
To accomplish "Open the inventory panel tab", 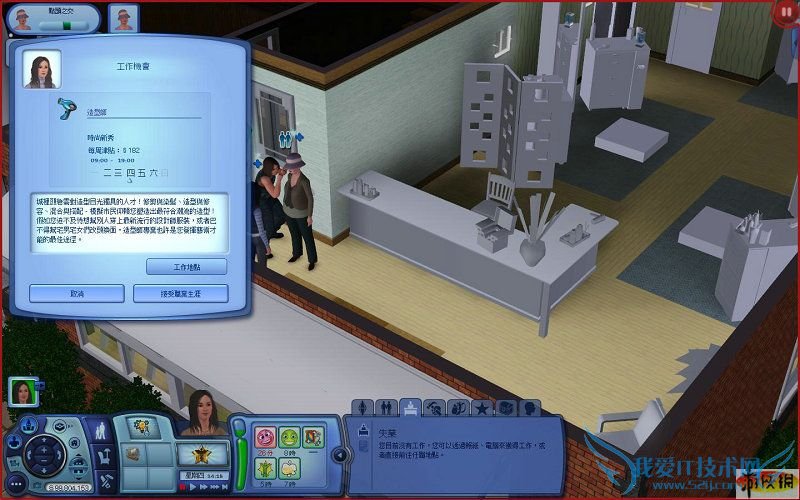I will pyautogui.click(x=505, y=408).
